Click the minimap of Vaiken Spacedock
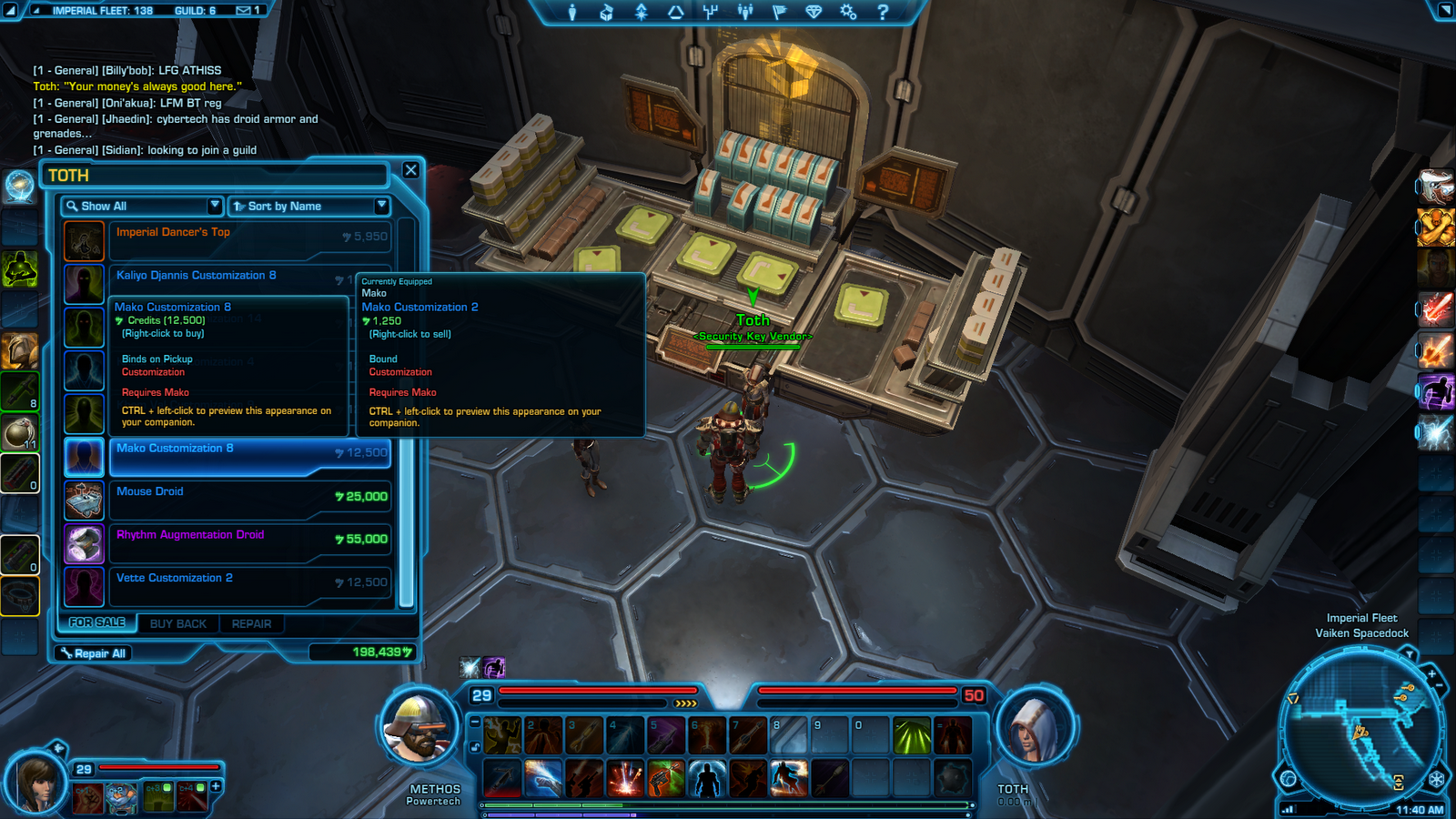The image size is (1456, 819). pos(1361,723)
